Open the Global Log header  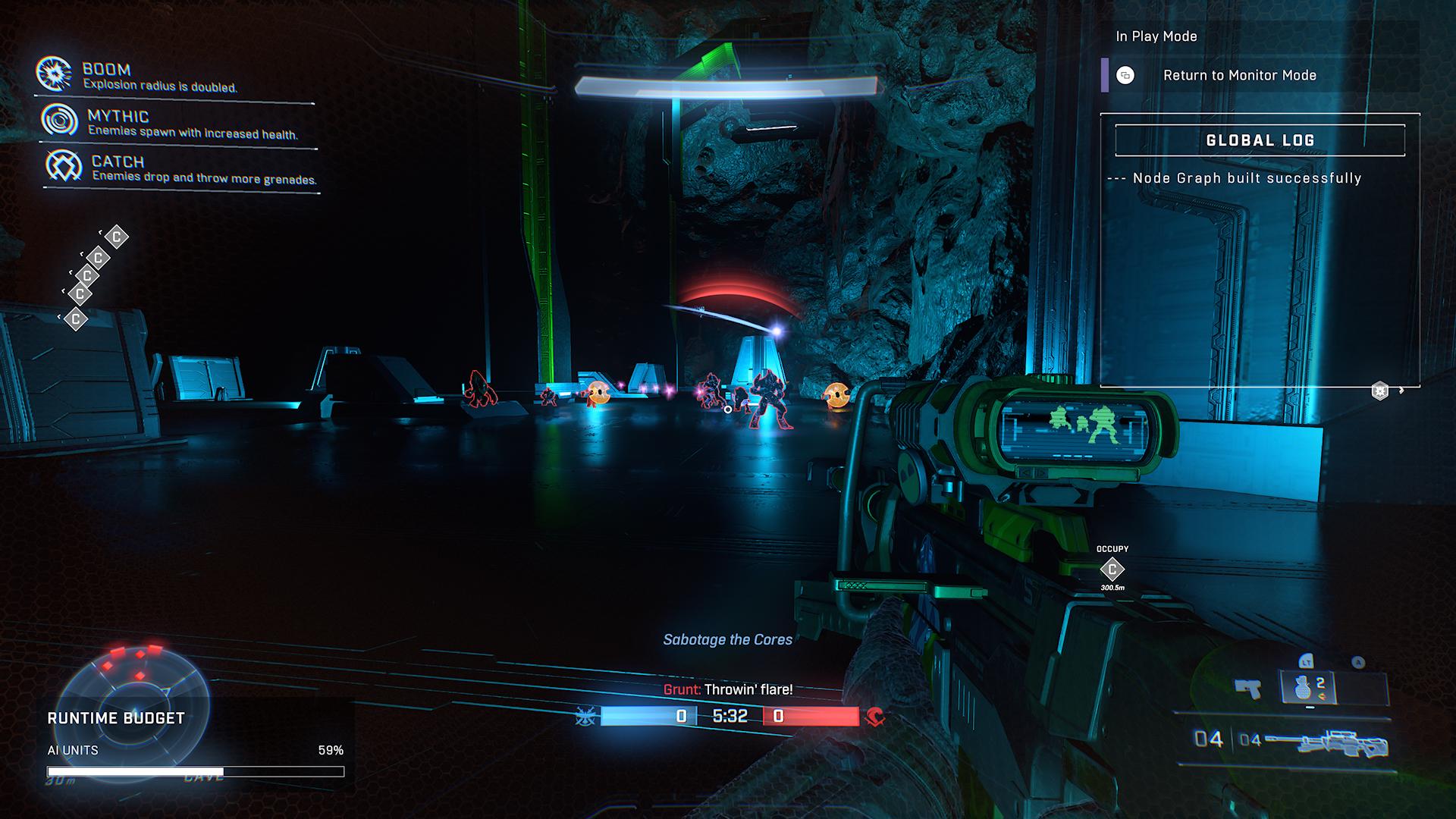(1260, 140)
